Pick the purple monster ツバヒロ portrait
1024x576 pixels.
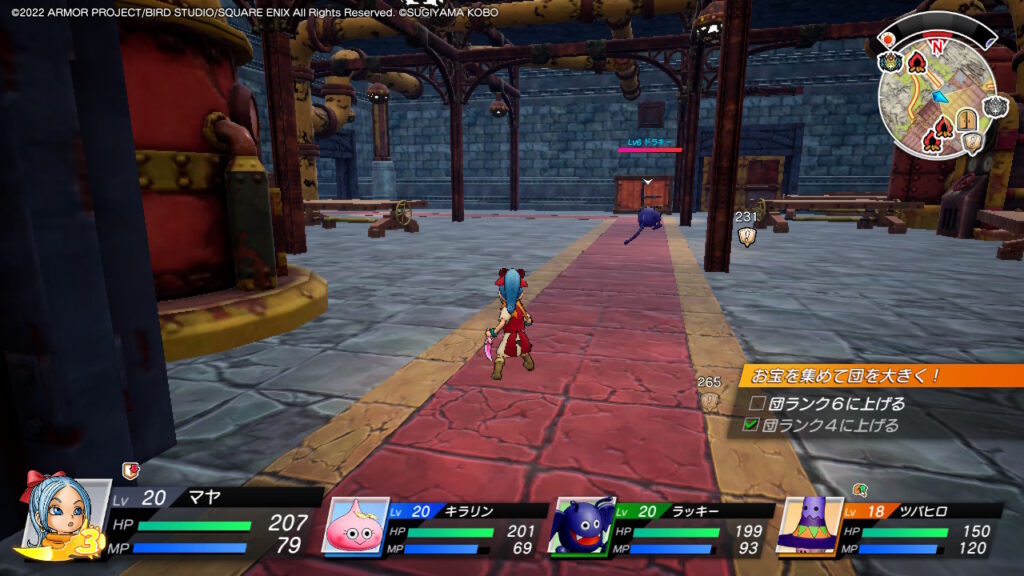click(x=808, y=525)
